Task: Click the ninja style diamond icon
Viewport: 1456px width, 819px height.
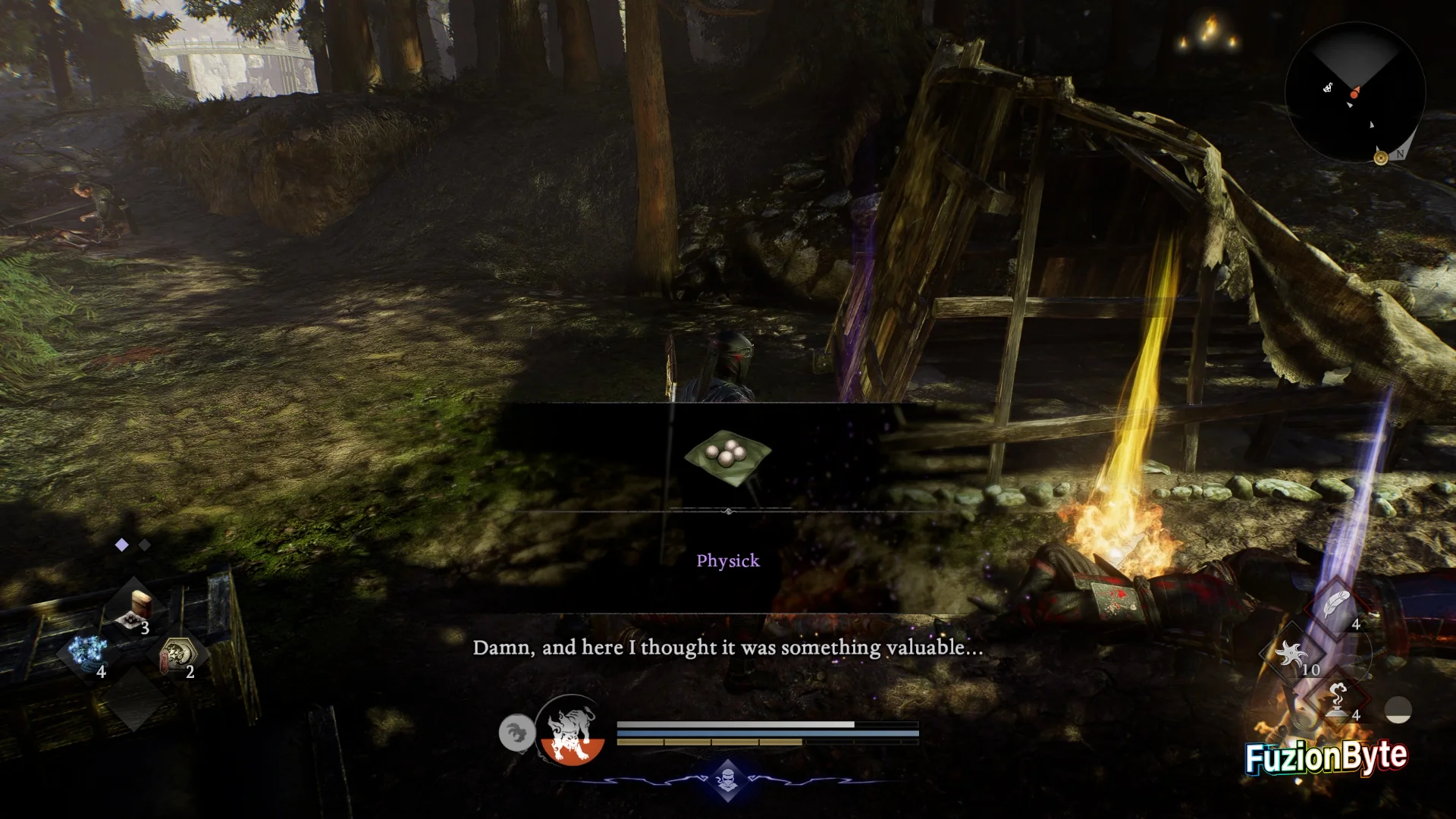Action: [x=727, y=779]
